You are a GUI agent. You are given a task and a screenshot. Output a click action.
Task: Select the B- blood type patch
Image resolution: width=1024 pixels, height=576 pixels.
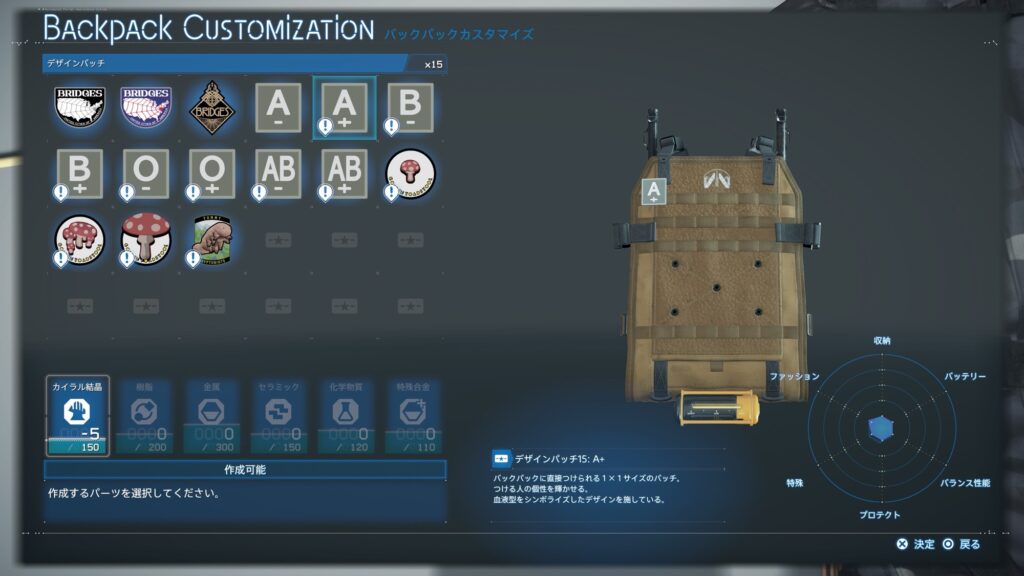point(410,108)
